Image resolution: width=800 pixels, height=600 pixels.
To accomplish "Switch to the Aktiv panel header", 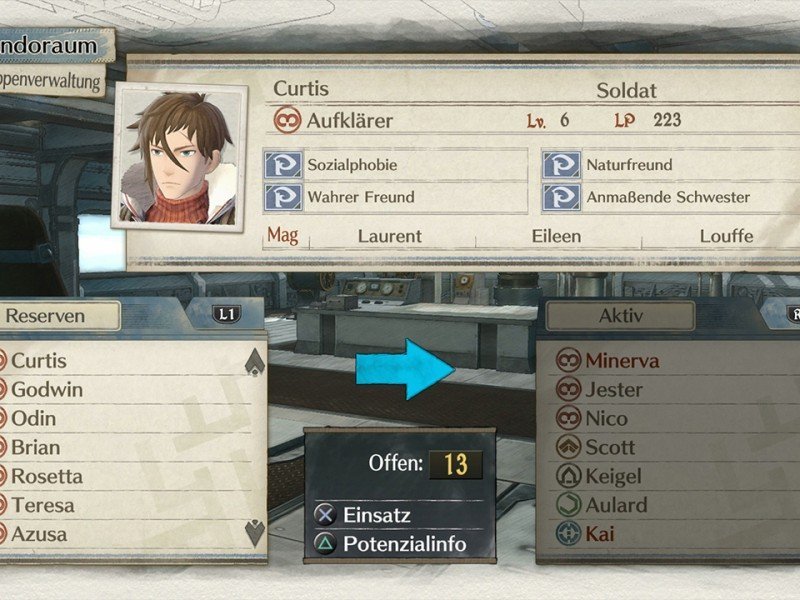I will click(620, 316).
